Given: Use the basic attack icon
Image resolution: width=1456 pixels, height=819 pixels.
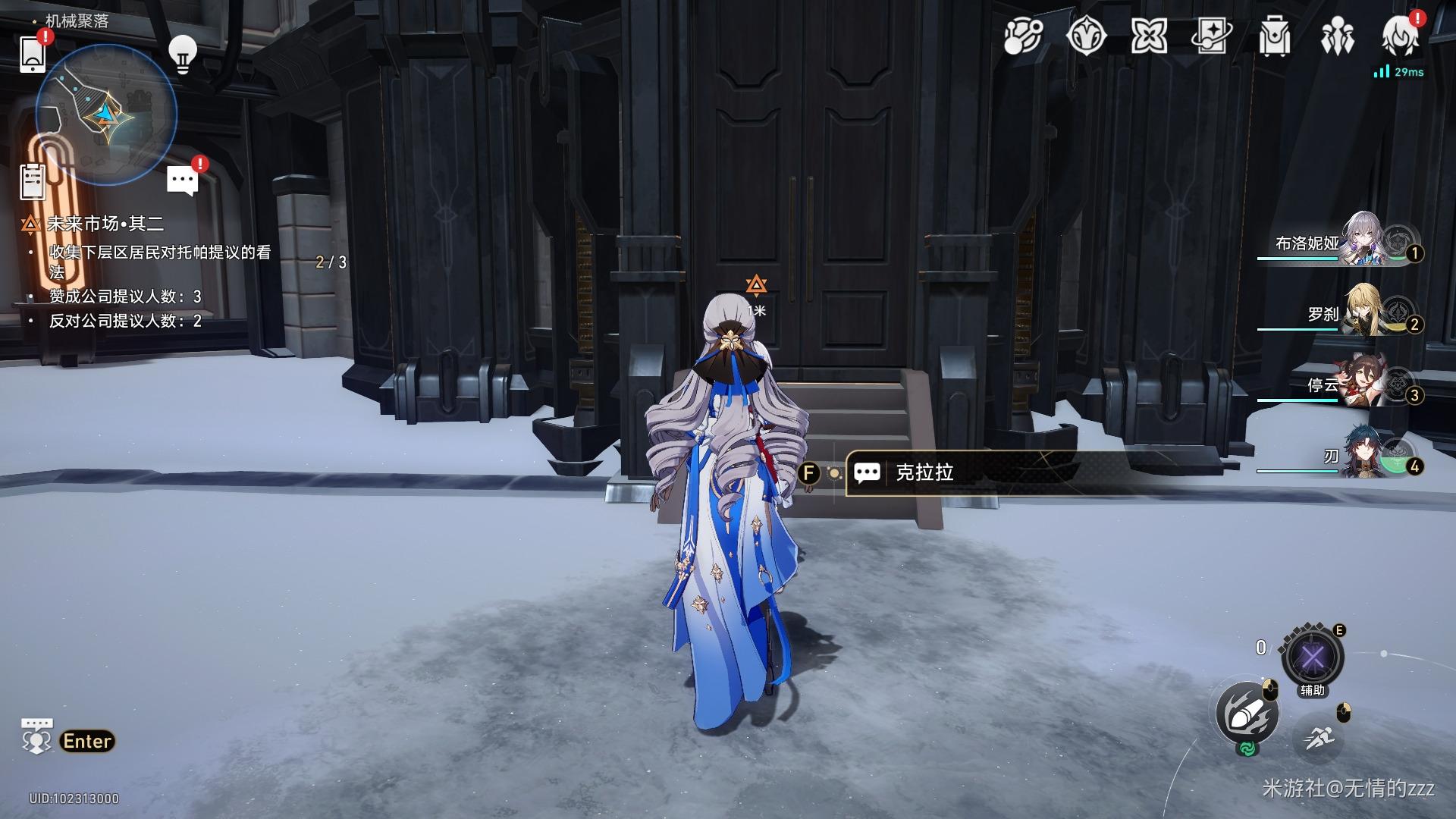Looking at the screenshot, I should click(x=1247, y=713).
